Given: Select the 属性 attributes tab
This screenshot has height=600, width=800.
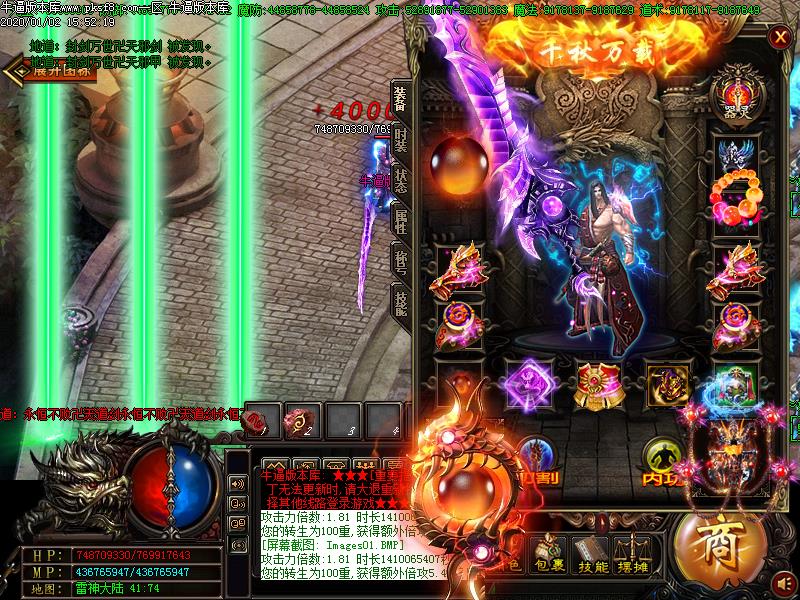Looking at the screenshot, I should 400,222.
